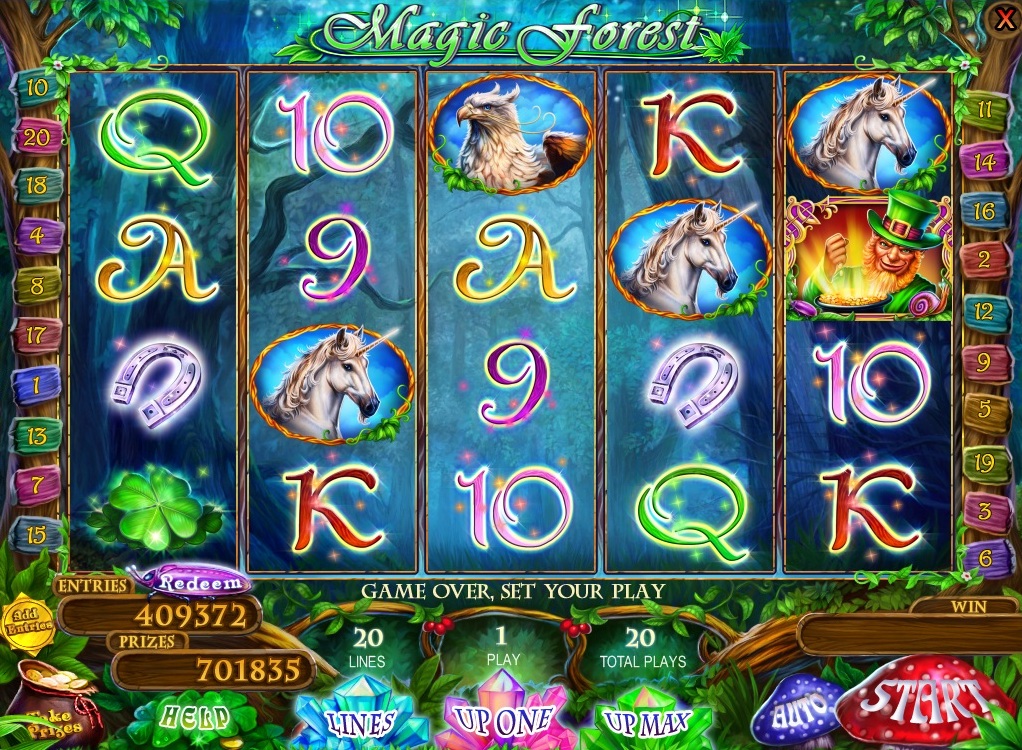Pick payline marker number 6
Image resolution: width=1022 pixels, height=750 pixels.
984,558
